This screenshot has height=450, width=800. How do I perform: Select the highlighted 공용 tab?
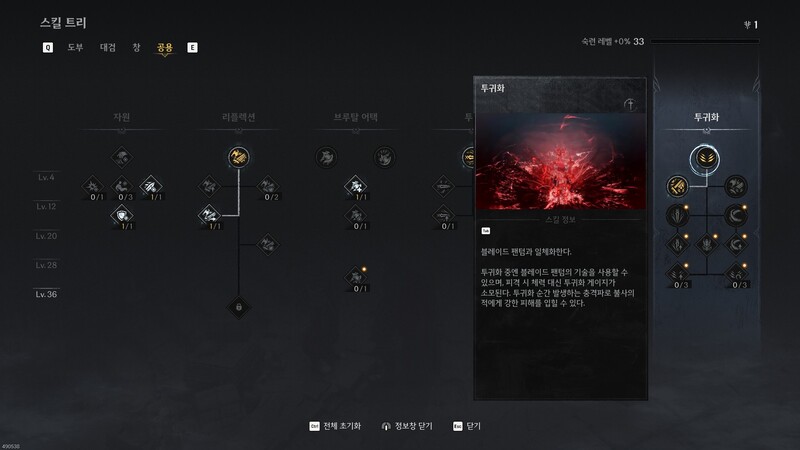point(164,48)
